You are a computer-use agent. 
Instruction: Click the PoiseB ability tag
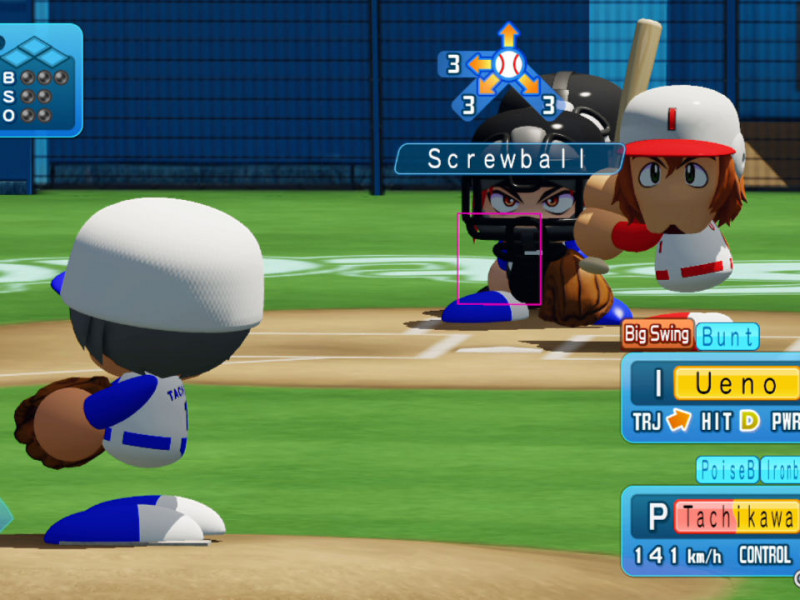[x=727, y=469]
